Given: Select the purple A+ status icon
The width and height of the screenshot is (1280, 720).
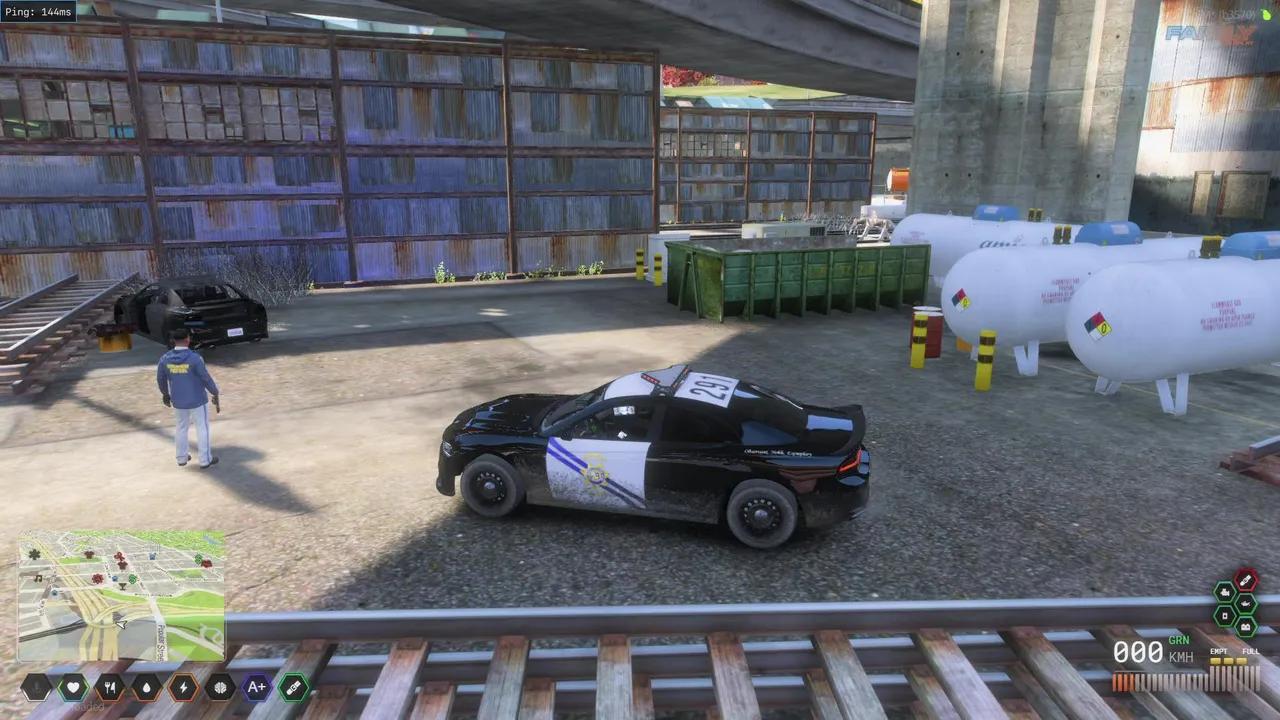Looking at the screenshot, I should 257,687.
